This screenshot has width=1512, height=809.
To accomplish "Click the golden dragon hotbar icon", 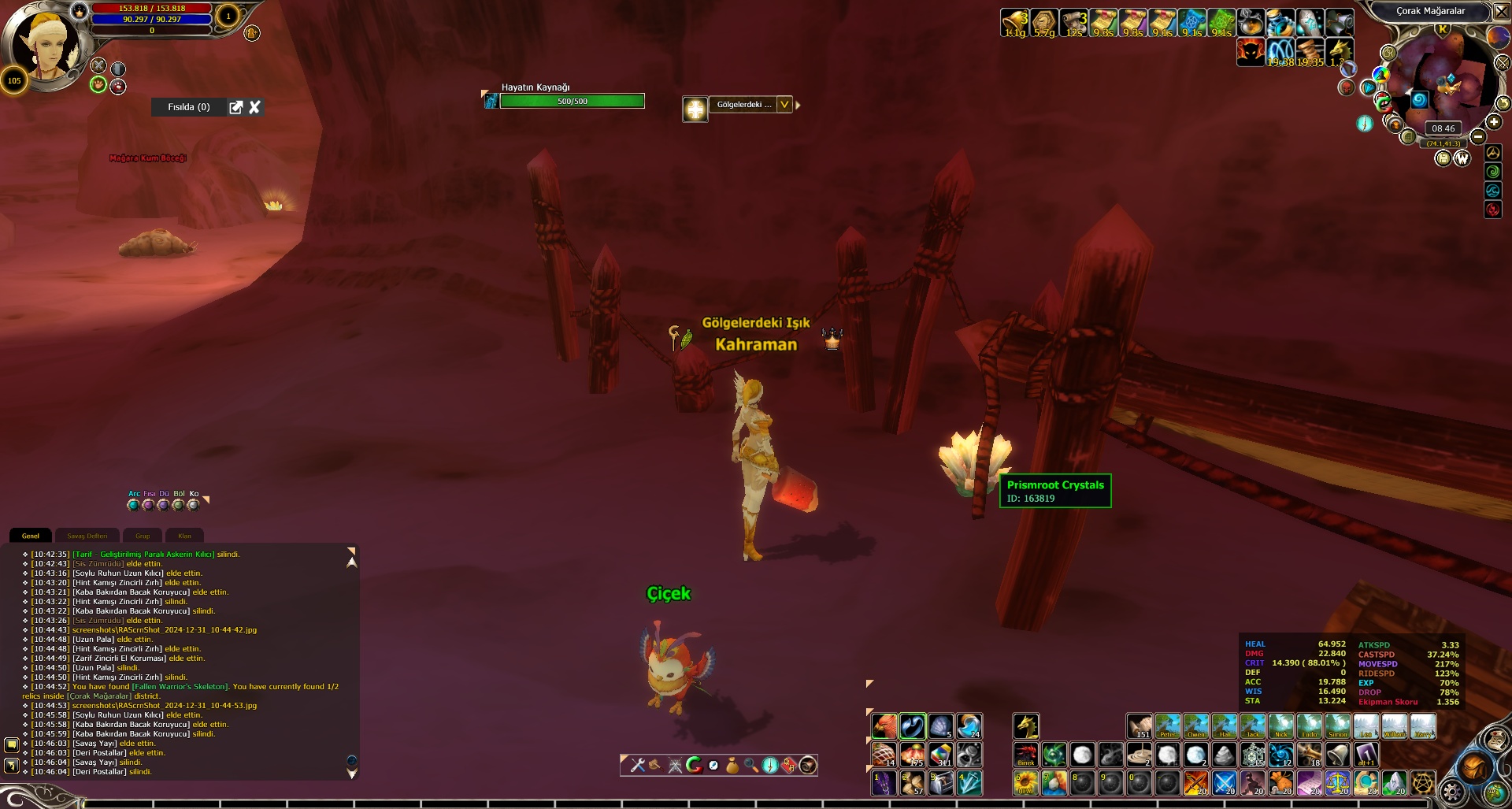I will coord(1025,726).
